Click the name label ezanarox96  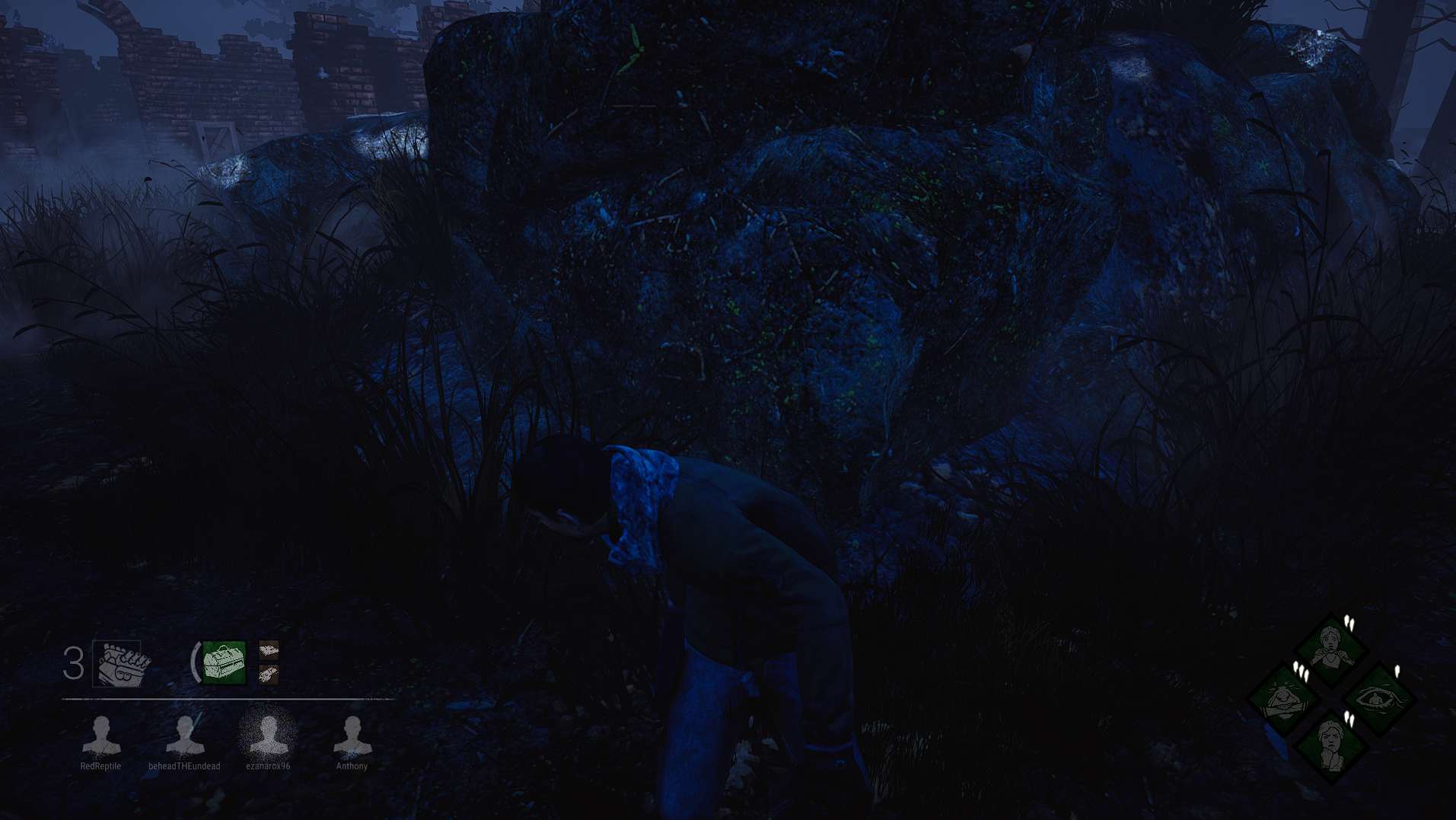pyautogui.click(x=268, y=767)
